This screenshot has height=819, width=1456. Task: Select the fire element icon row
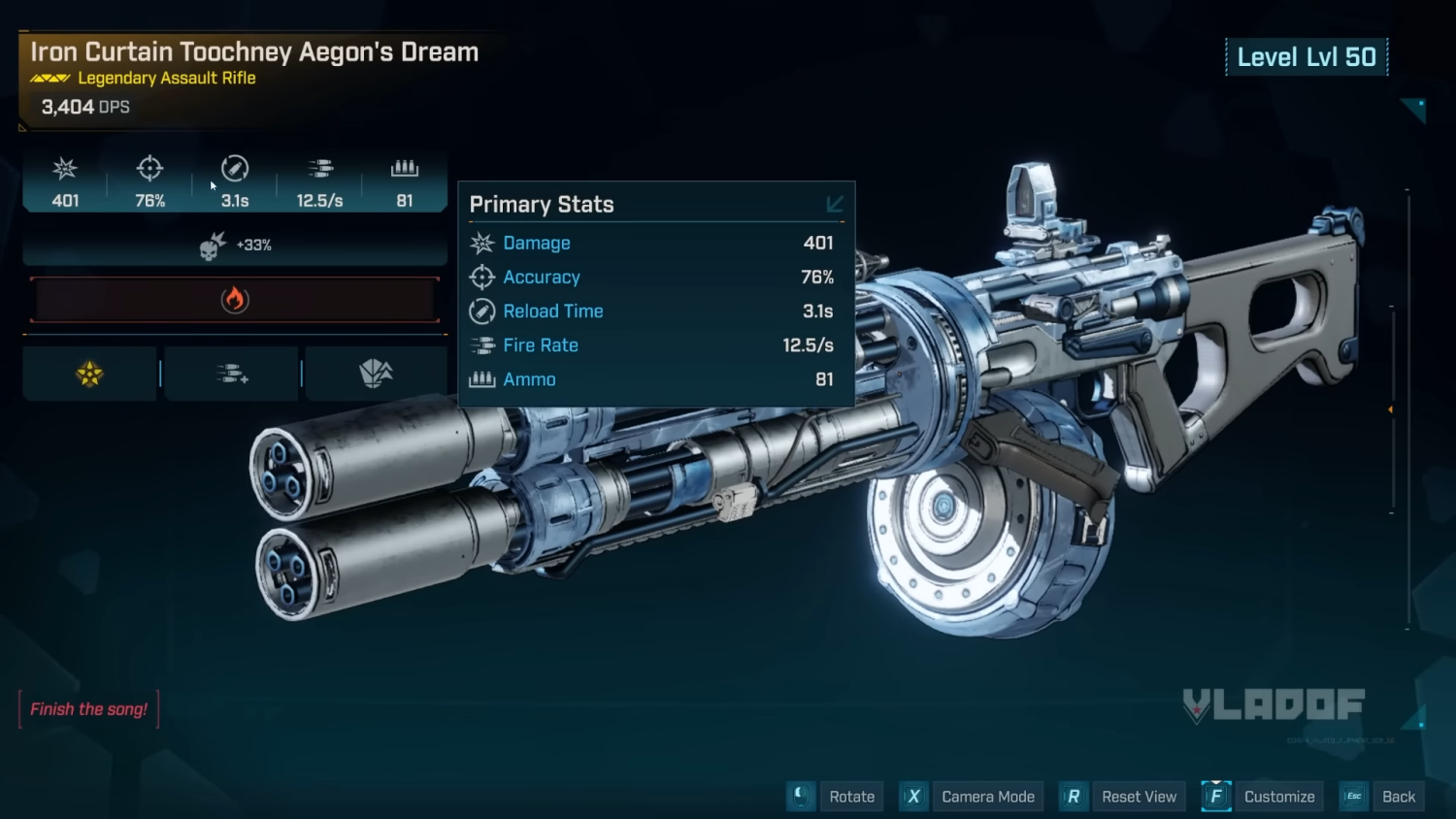tap(235, 300)
